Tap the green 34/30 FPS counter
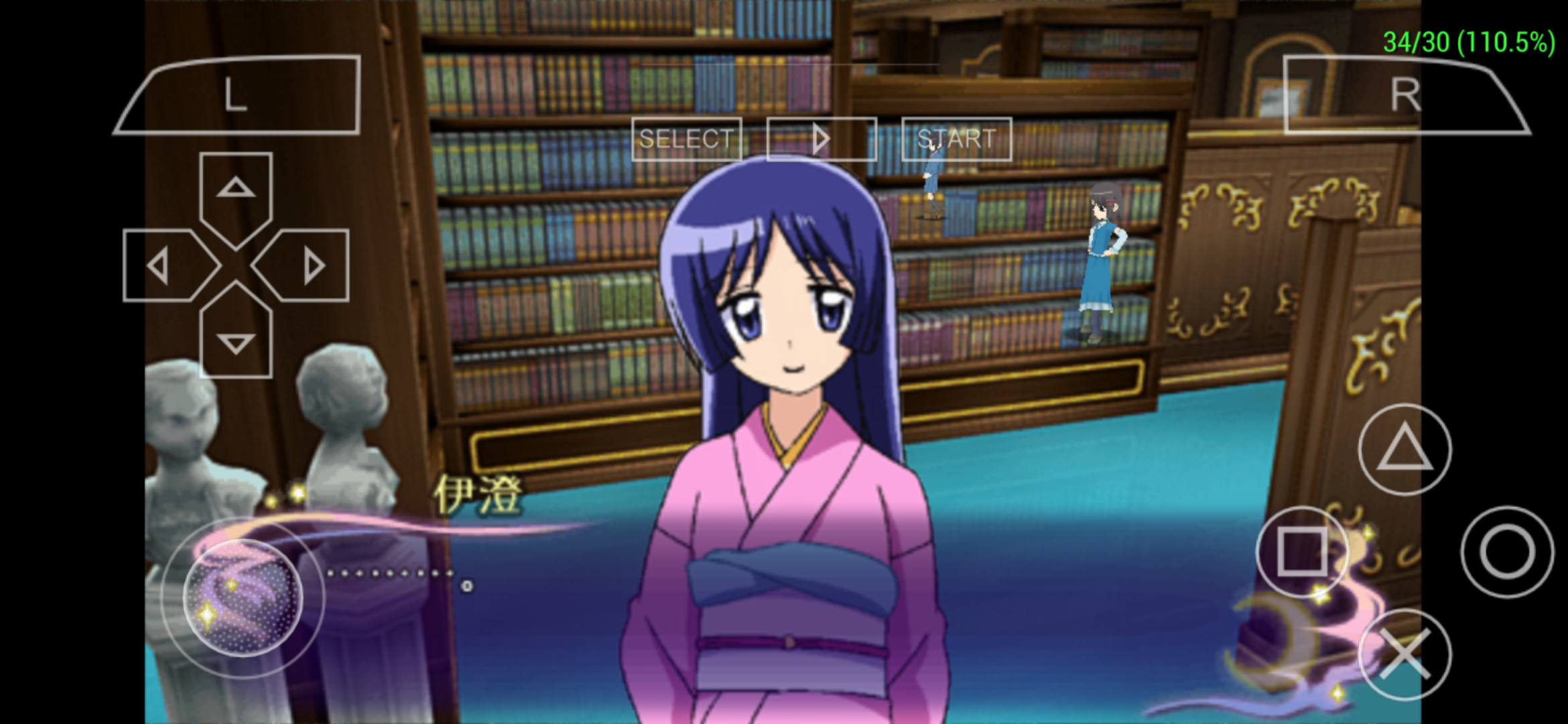1568x724 pixels. click(1472, 40)
